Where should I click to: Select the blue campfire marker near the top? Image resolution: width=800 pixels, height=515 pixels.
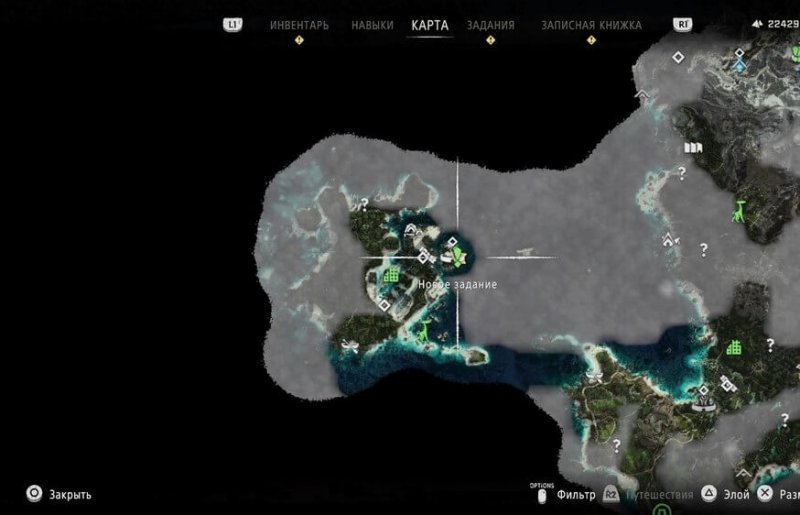coord(739,65)
